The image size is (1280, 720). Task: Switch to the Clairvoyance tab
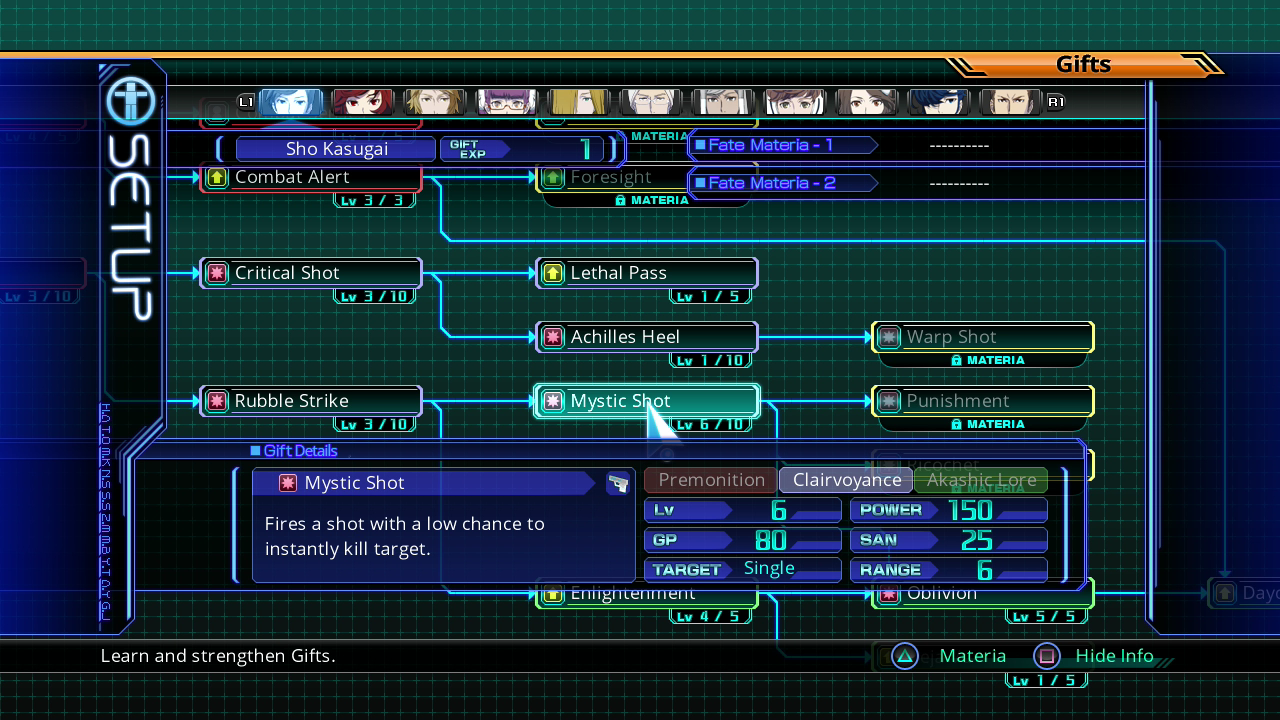point(846,480)
